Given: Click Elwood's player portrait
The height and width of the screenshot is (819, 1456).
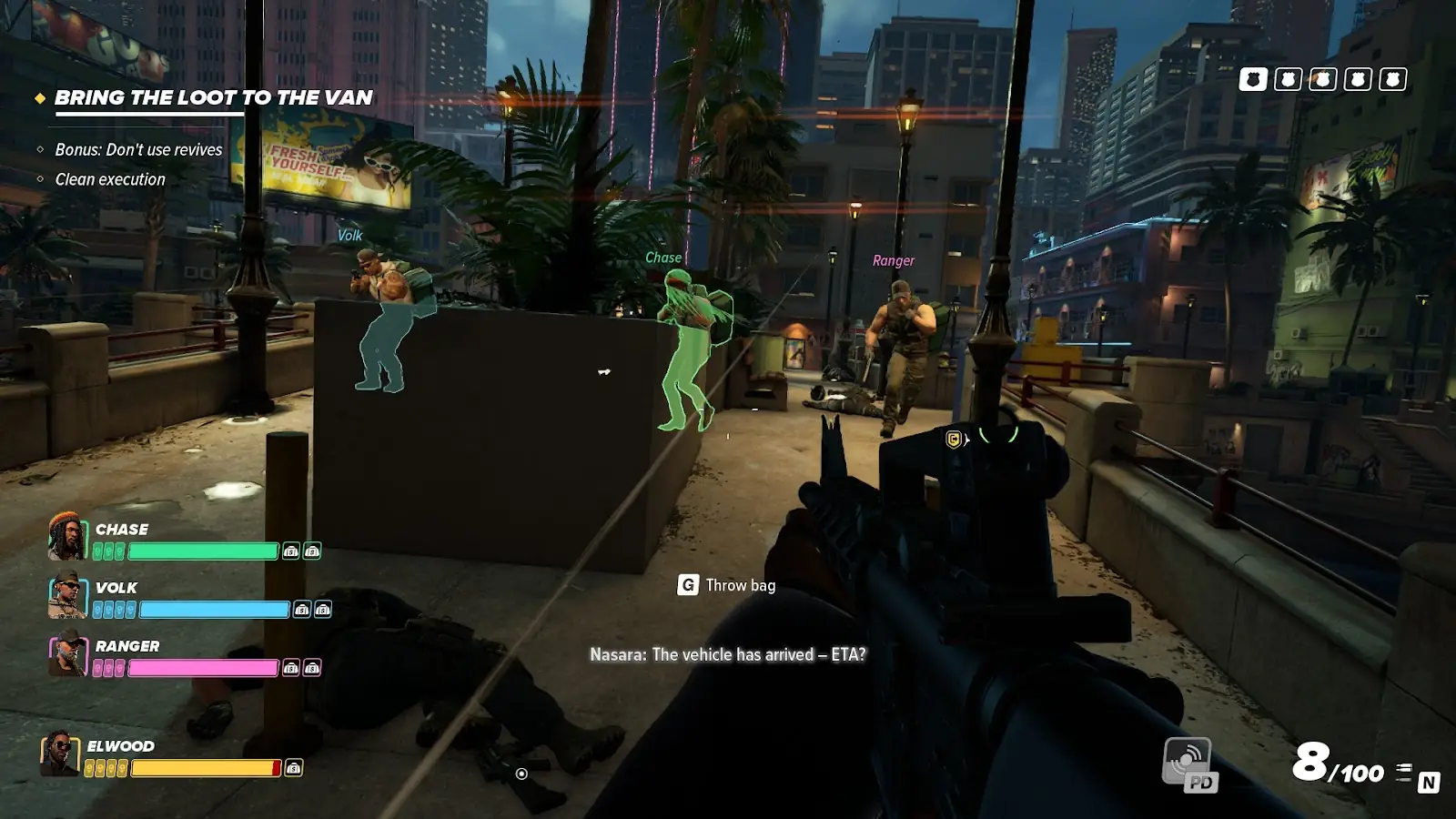Looking at the screenshot, I should coord(60,754).
